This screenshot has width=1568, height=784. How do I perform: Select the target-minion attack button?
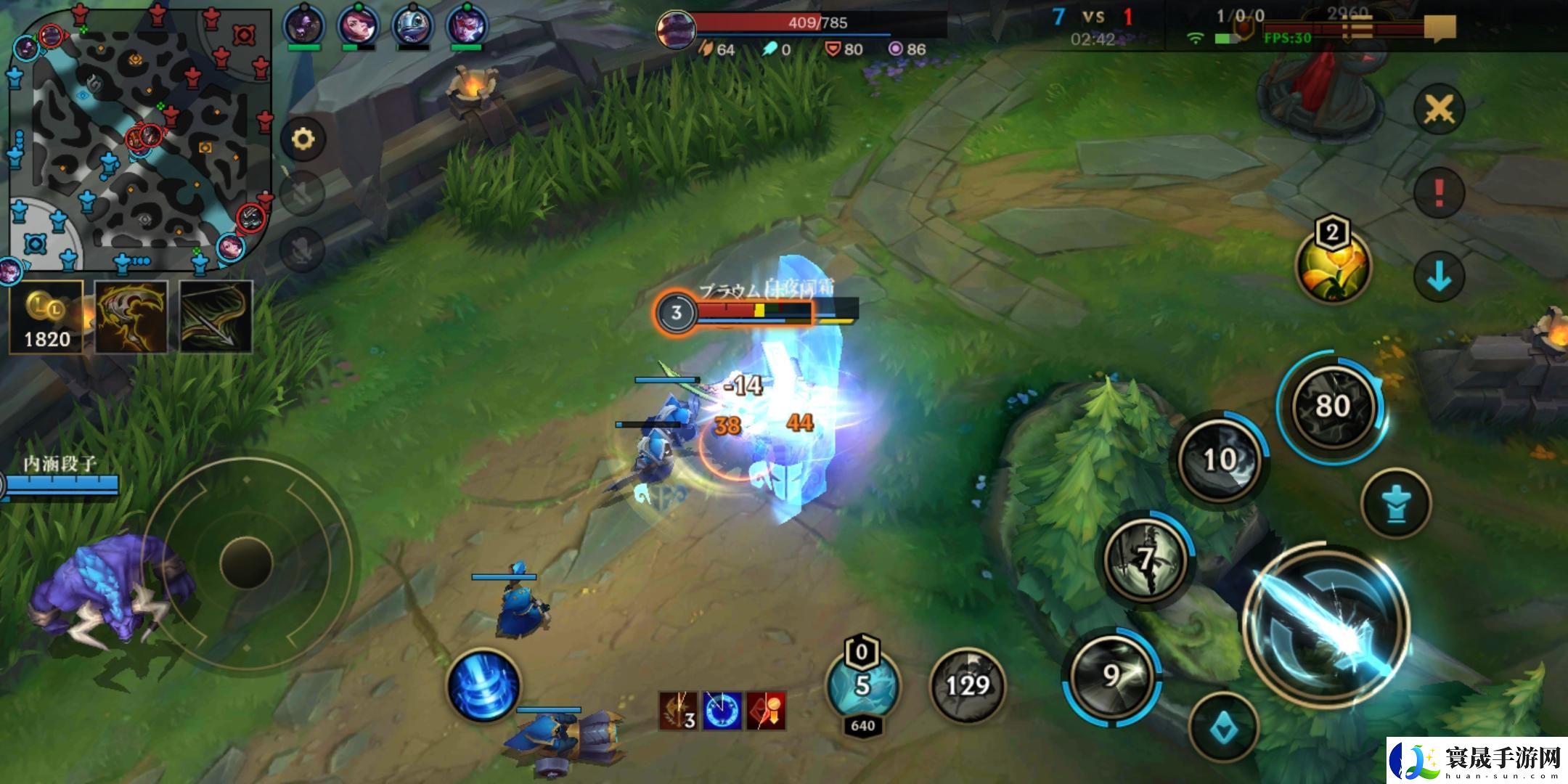click(x=1224, y=728)
